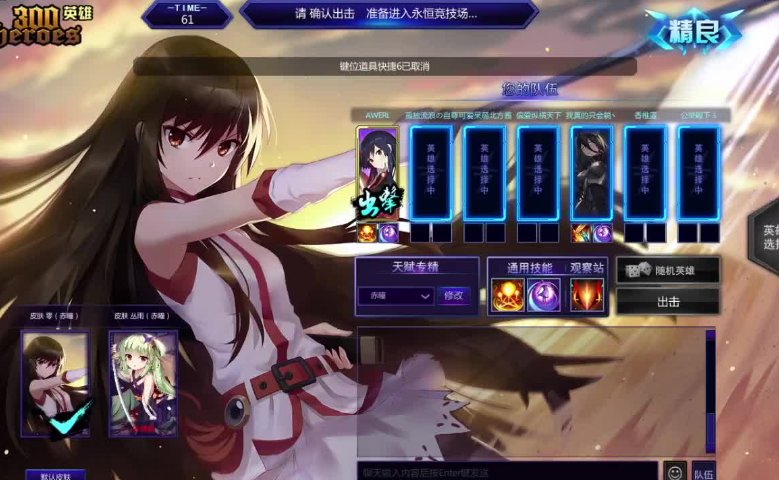Select the red observation station skill icon
The height and width of the screenshot is (480, 779).
587,295
